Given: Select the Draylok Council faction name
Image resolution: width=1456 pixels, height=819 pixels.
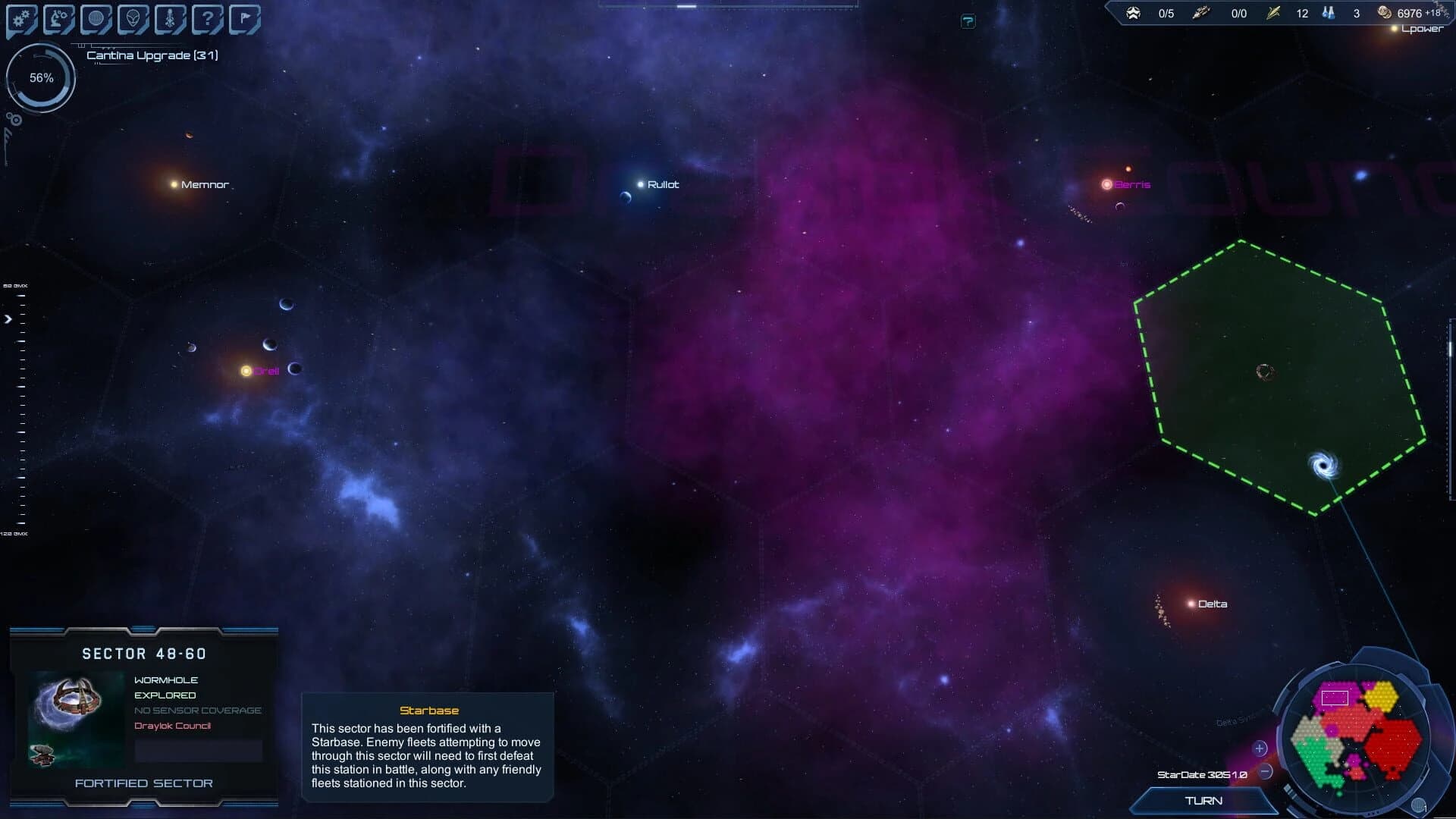Looking at the screenshot, I should tap(171, 726).
